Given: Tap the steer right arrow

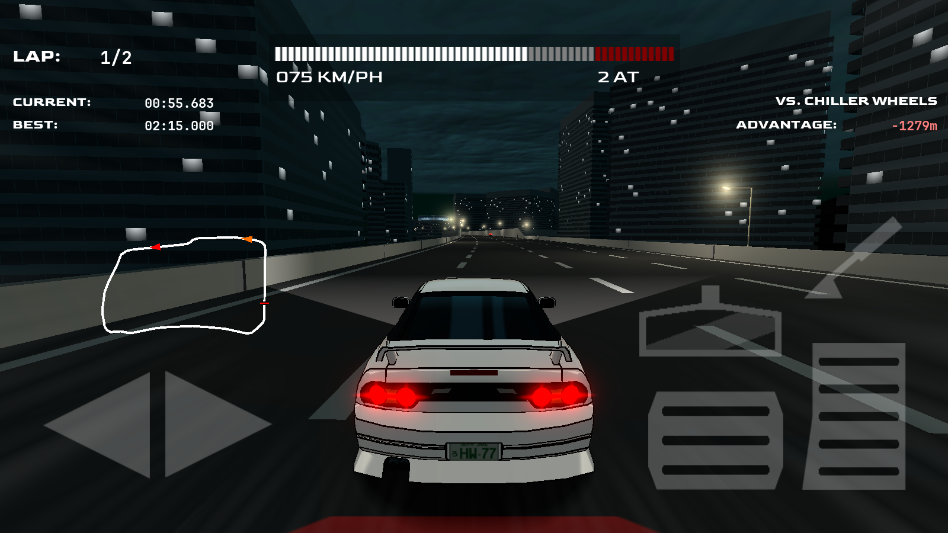Looking at the screenshot, I should coord(210,425).
